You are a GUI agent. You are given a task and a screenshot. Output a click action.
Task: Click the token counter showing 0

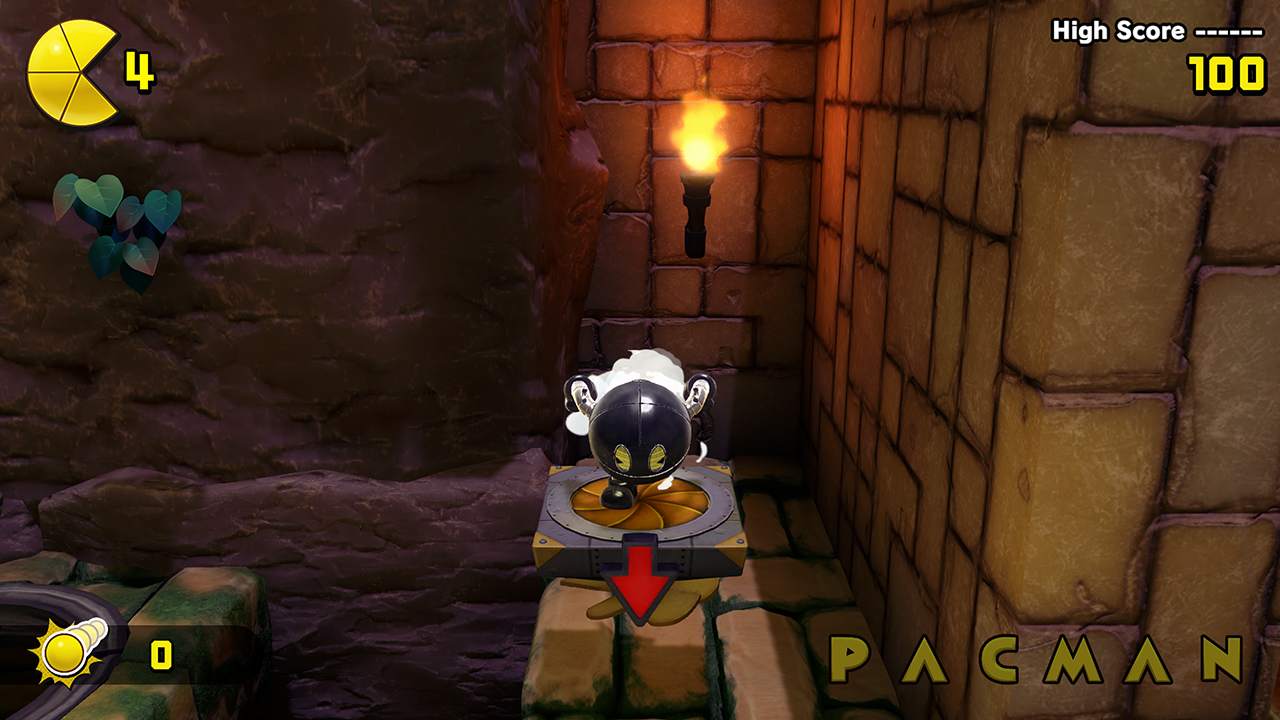click(160, 652)
